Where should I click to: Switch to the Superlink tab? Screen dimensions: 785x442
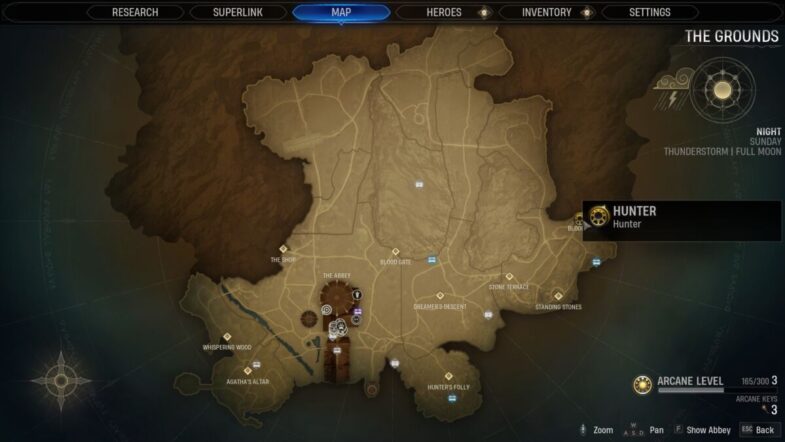pos(238,13)
